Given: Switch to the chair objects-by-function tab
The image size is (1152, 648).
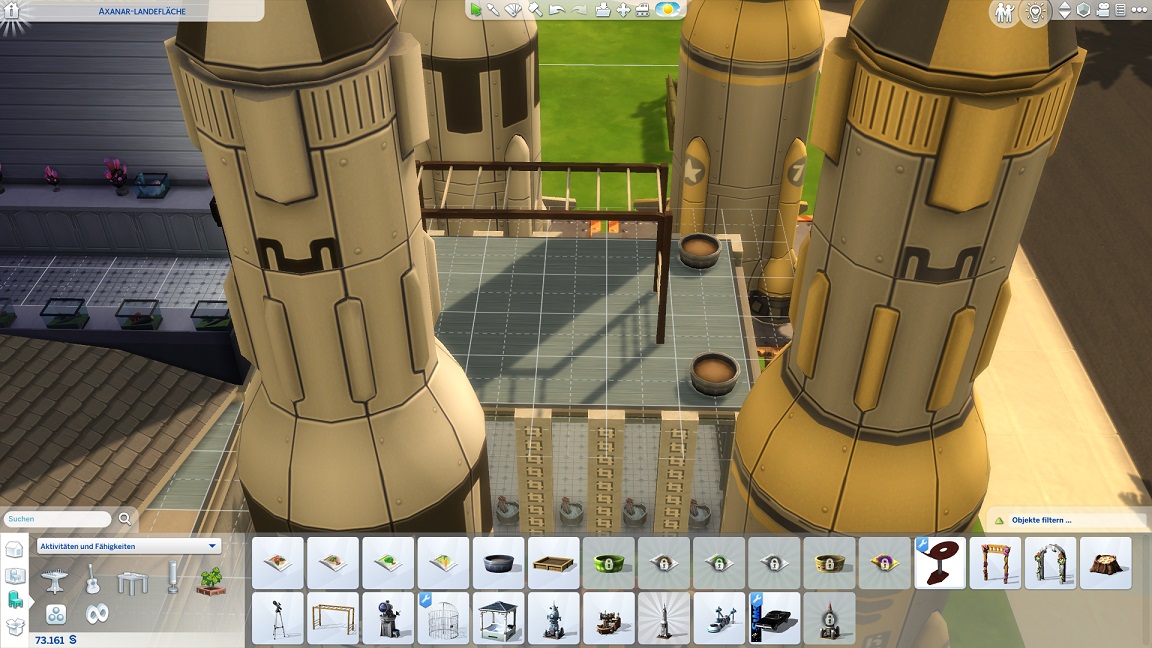Looking at the screenshot, I should (x=15, y=599).
